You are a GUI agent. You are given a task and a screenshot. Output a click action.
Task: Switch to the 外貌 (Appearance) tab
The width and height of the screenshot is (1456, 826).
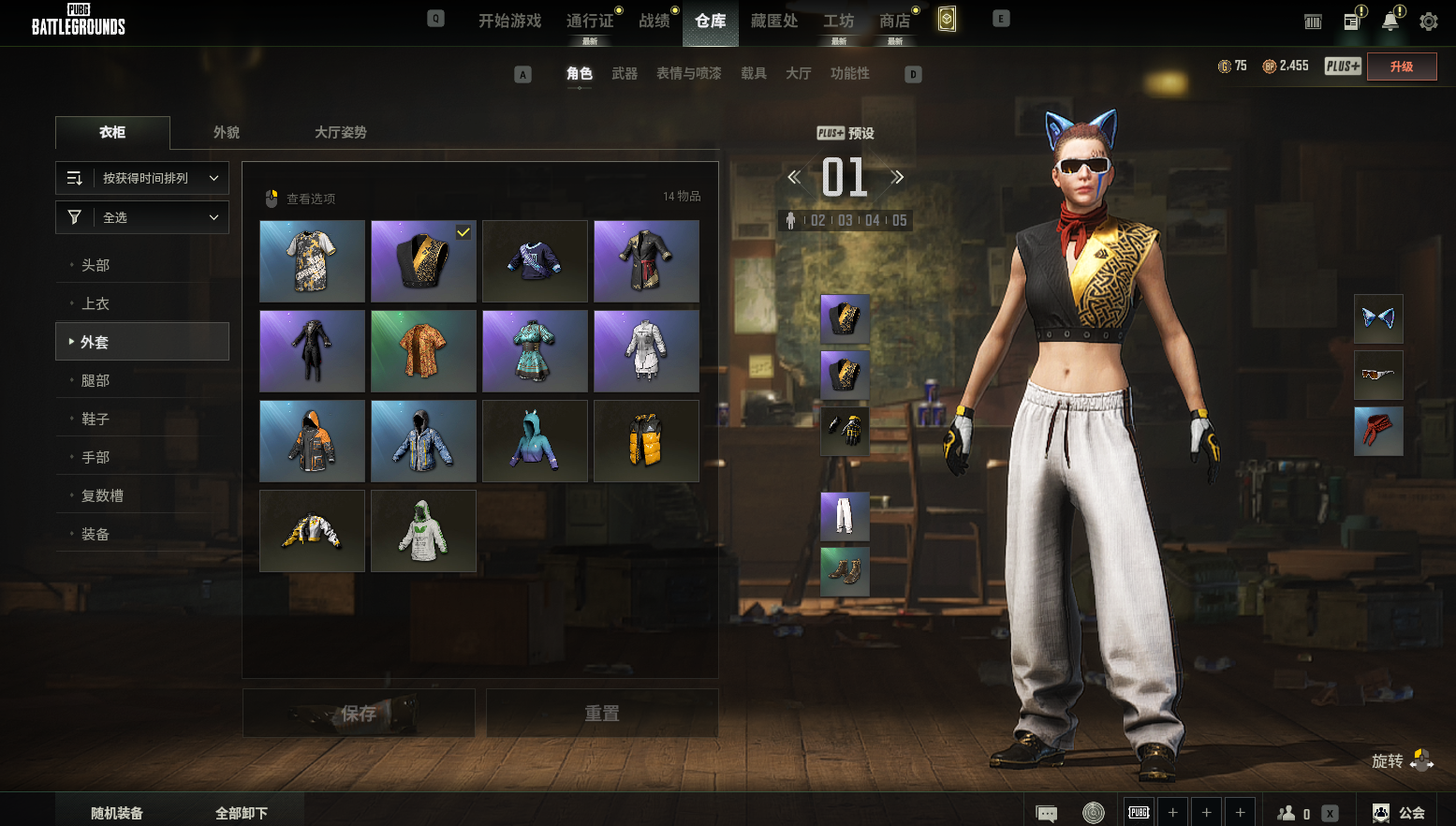pyautogui.click(x=227, y=132)
